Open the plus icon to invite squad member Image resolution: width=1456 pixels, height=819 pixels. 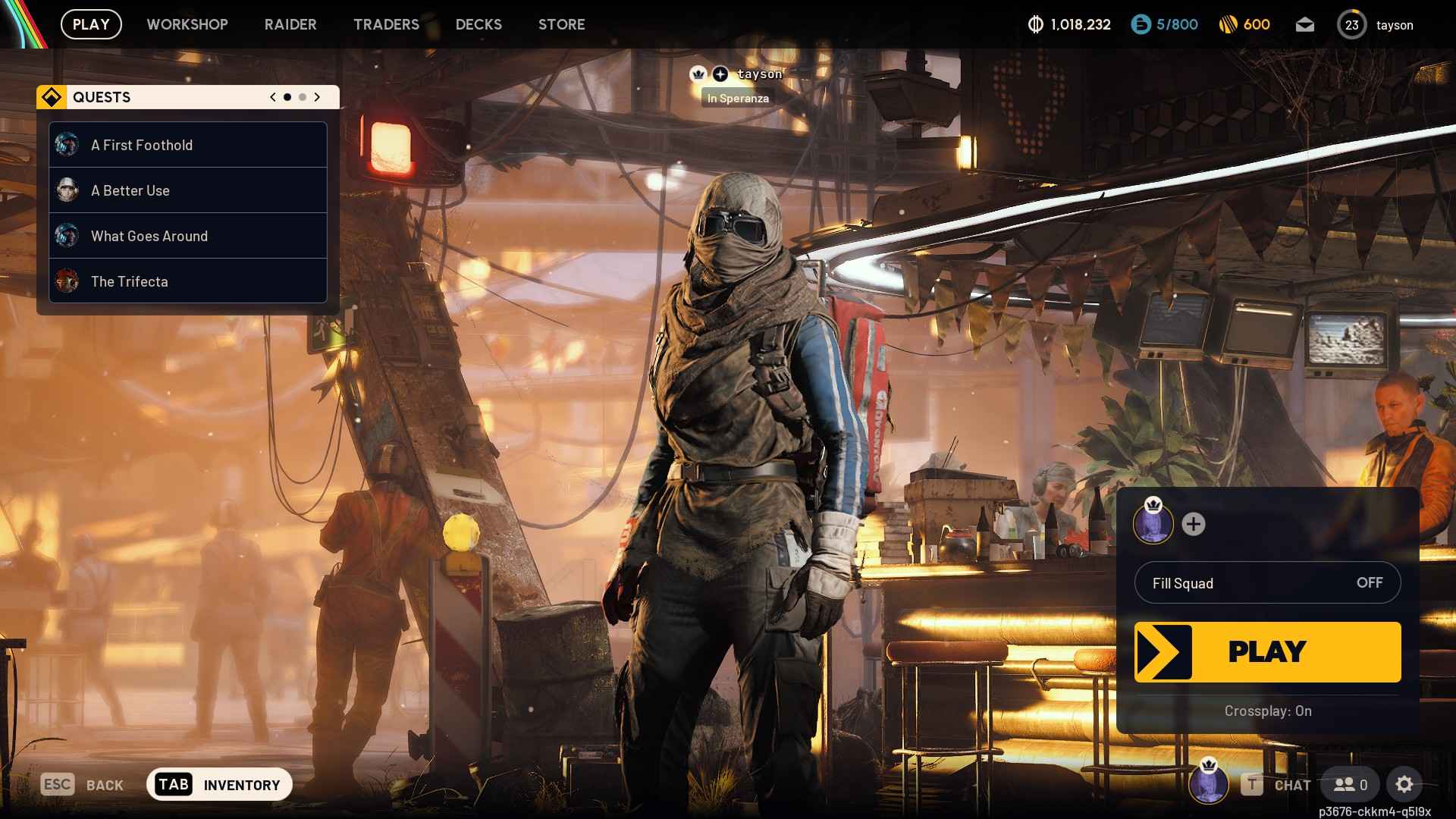point(1195,523)
